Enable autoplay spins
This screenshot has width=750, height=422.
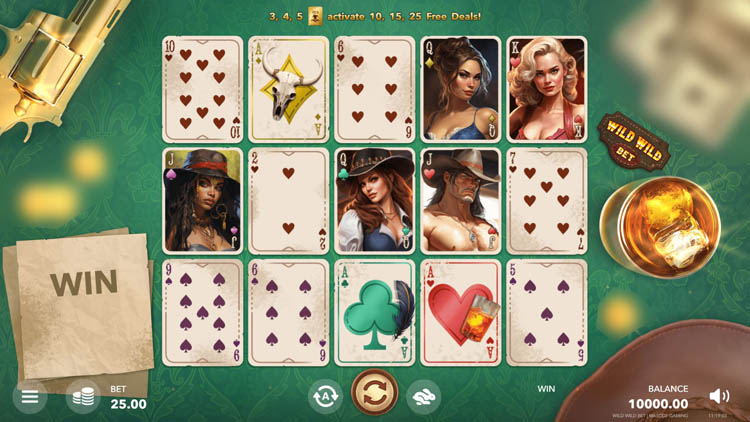pos(324,396)
